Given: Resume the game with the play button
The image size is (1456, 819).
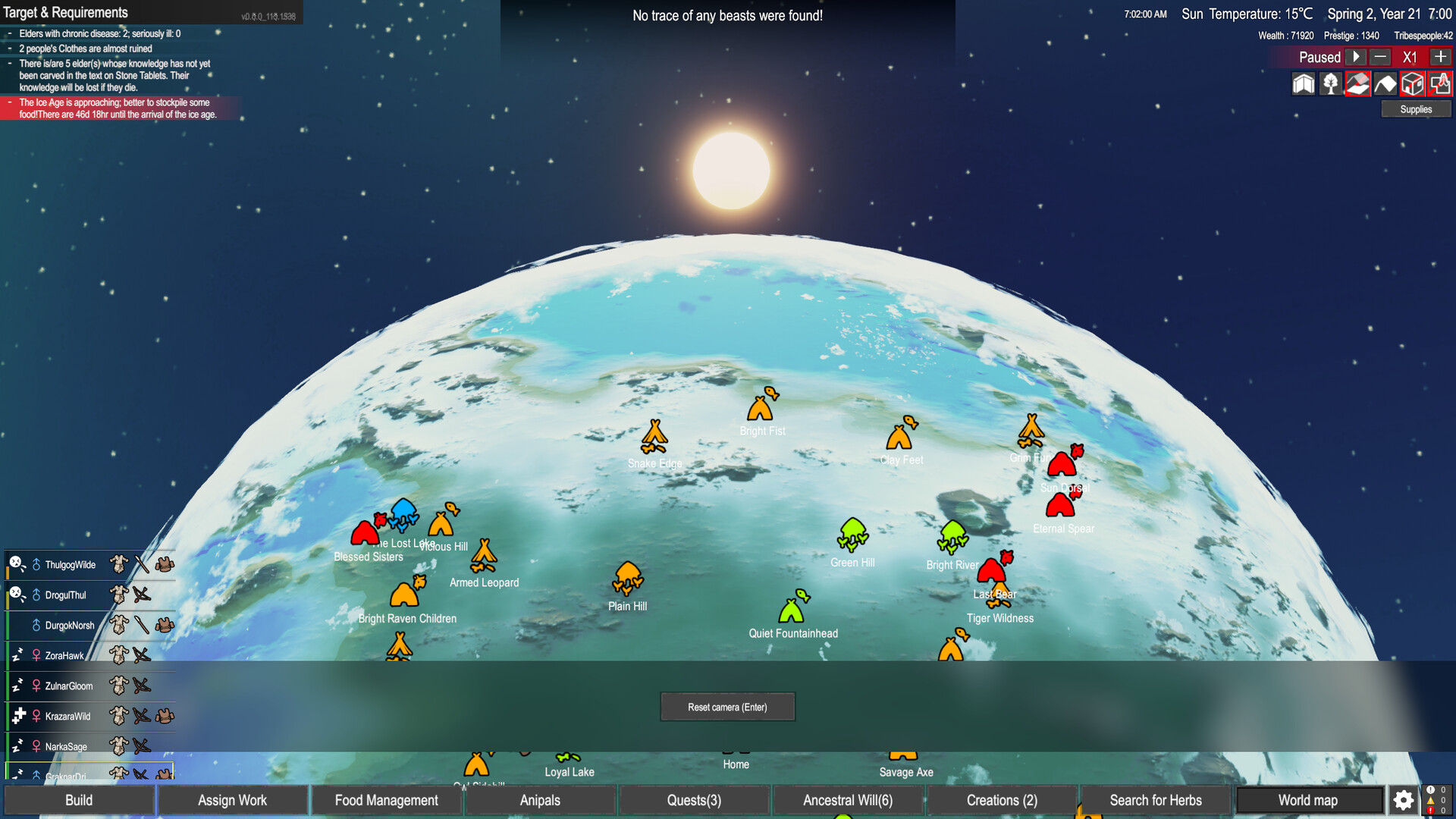Looking at the screenshot, I should click(x=1354, y=57).
